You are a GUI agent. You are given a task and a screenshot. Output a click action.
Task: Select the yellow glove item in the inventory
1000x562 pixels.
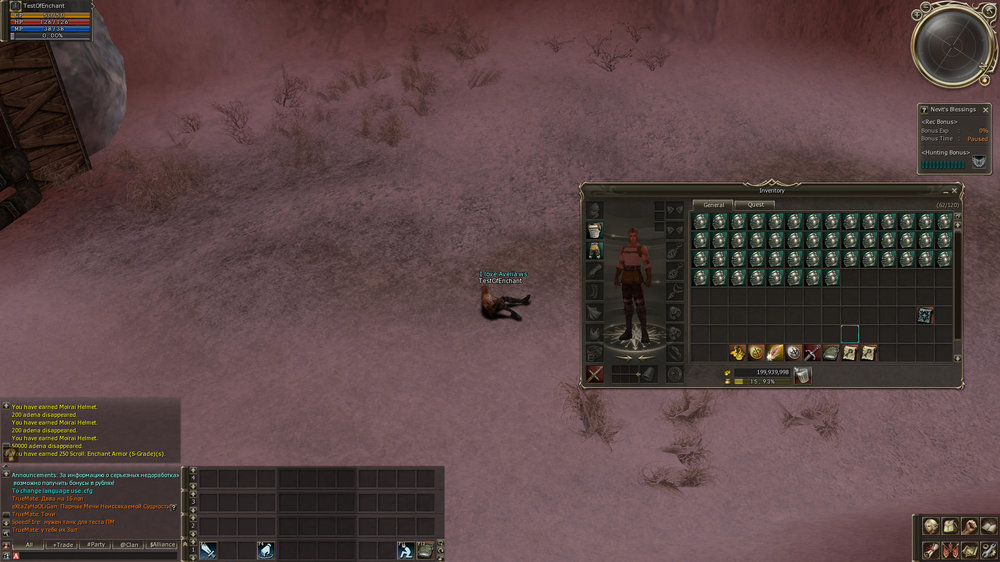point(737,352)
